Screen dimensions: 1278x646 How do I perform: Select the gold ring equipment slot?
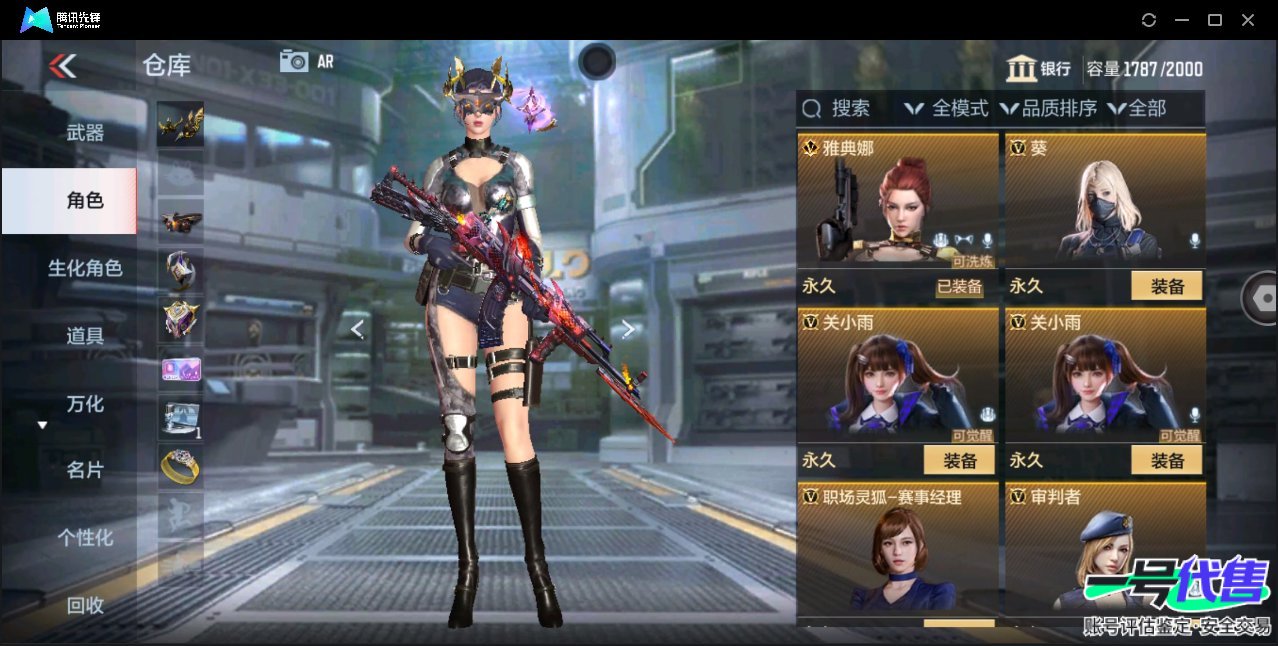(180, 465)
